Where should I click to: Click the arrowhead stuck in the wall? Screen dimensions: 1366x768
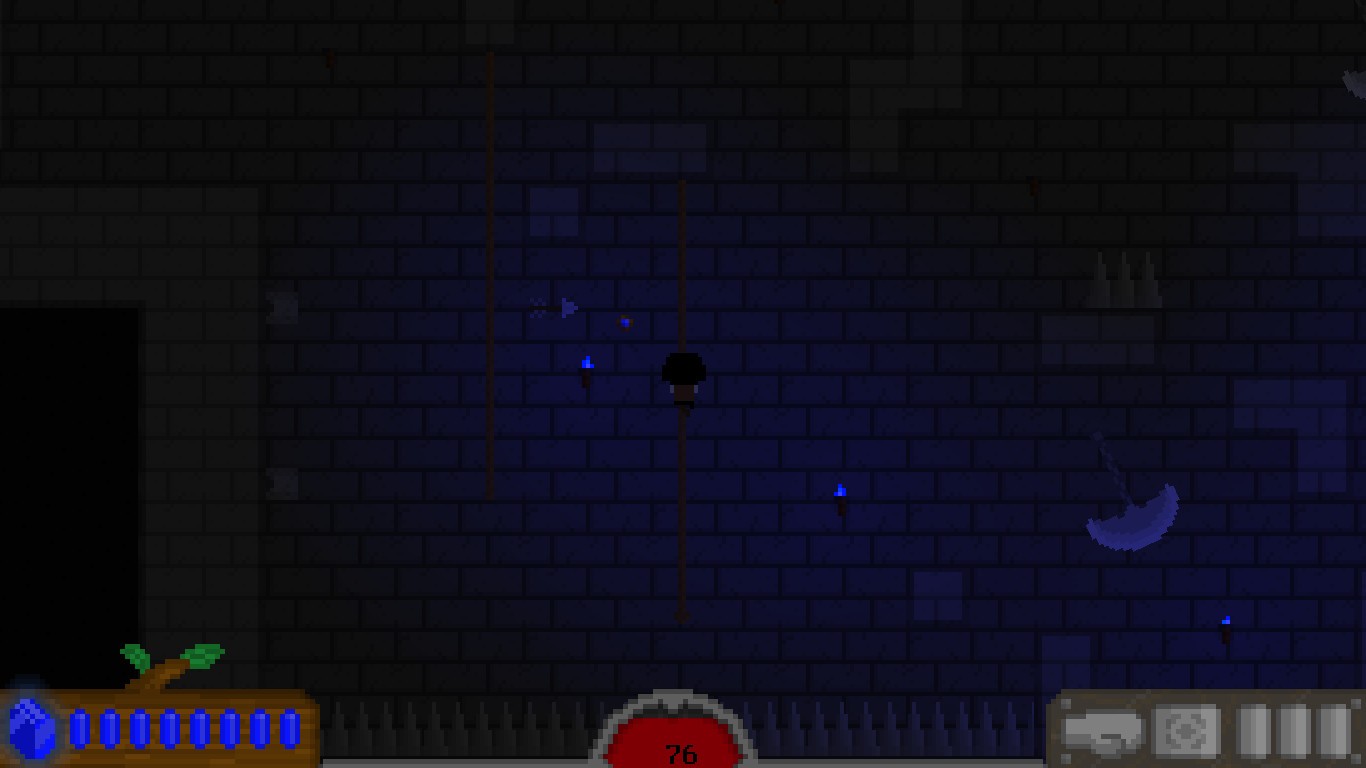click(x=568, y=307)
